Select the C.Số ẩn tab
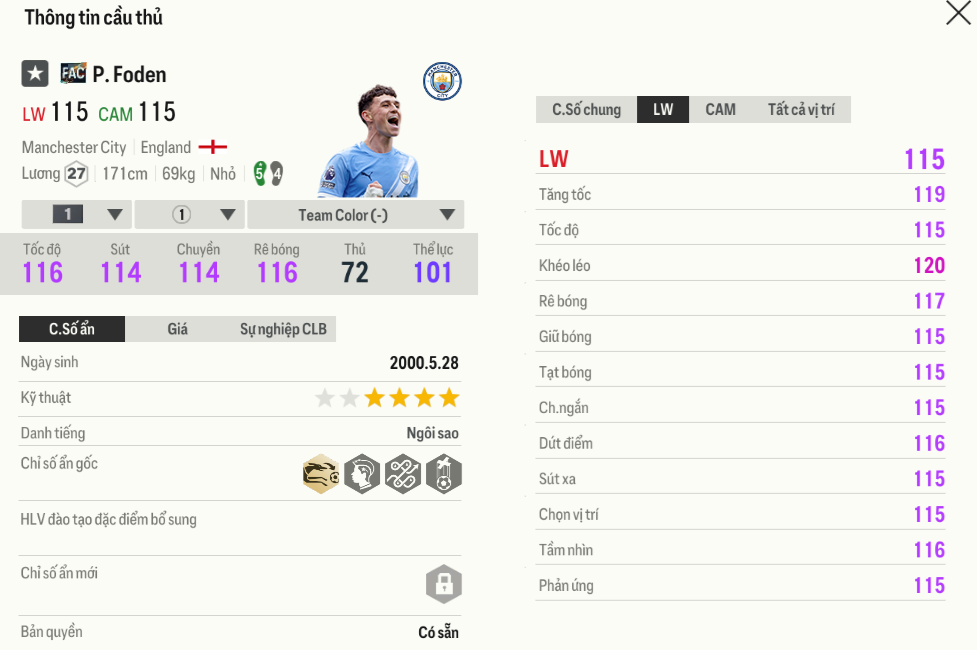This screenshot has height=650, width=977. click(x=72, y=329)
